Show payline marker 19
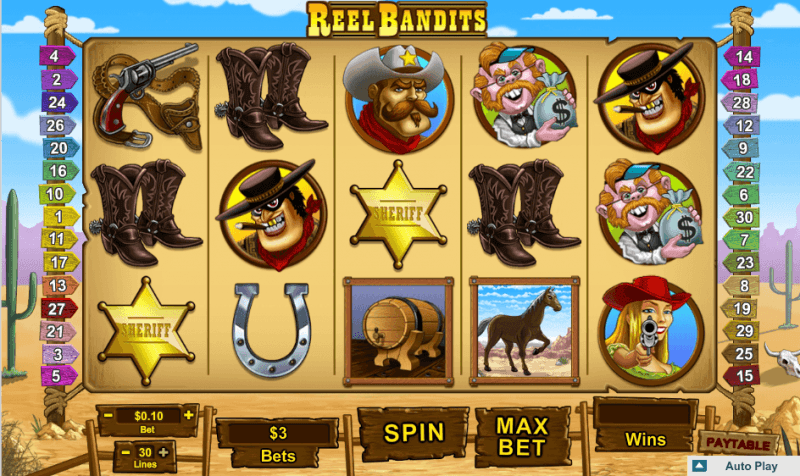800x476 pixels. pyautogui.click(x=743, y=308)
